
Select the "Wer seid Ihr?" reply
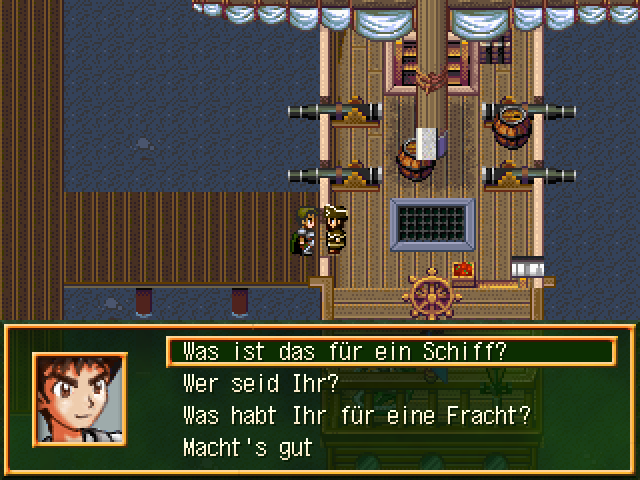pyautogui.click(x=261, y=383)
